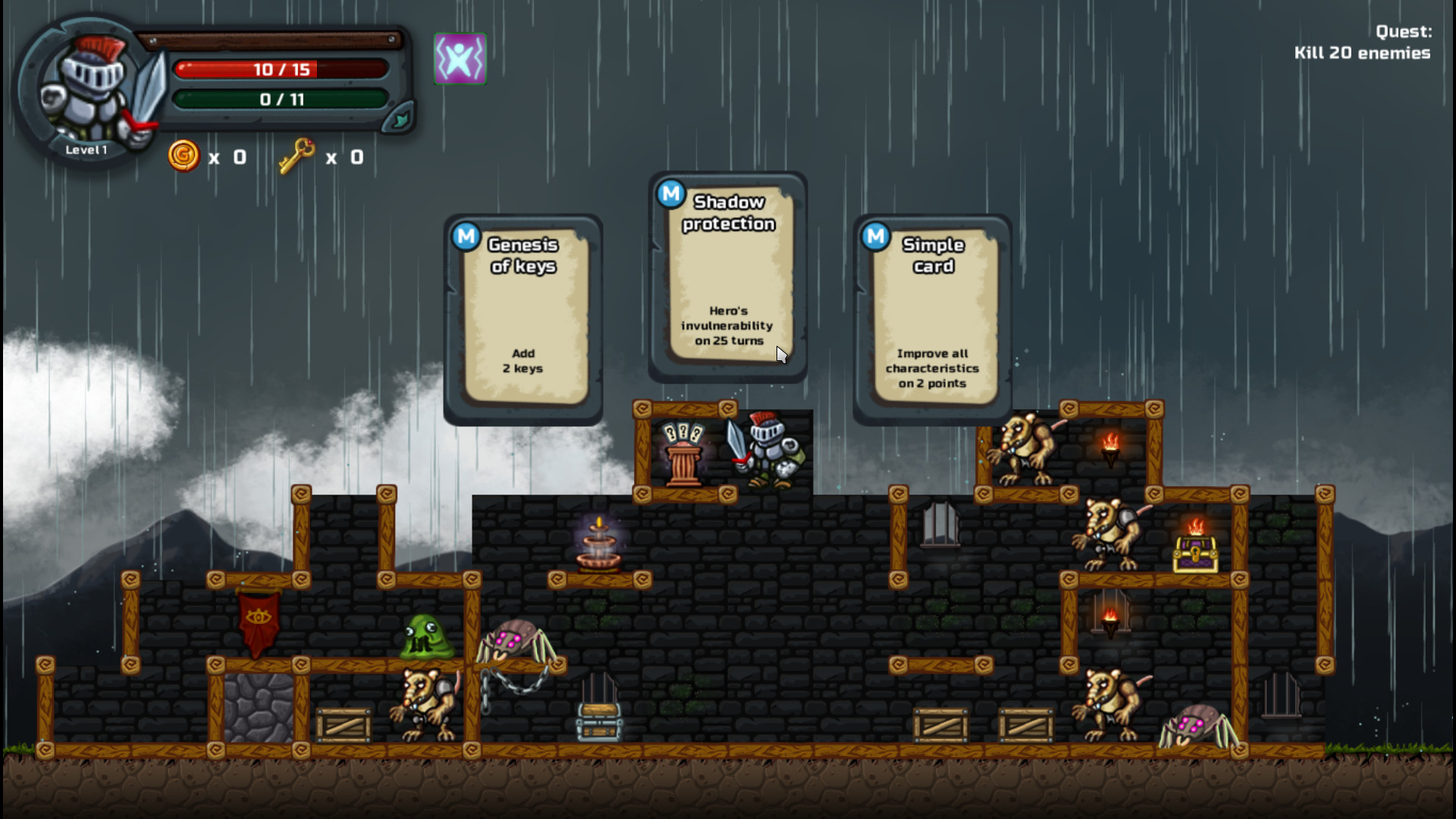Open the treasure chest beside the armored rat
The image size is (1456, 819).
(1196, 554)
